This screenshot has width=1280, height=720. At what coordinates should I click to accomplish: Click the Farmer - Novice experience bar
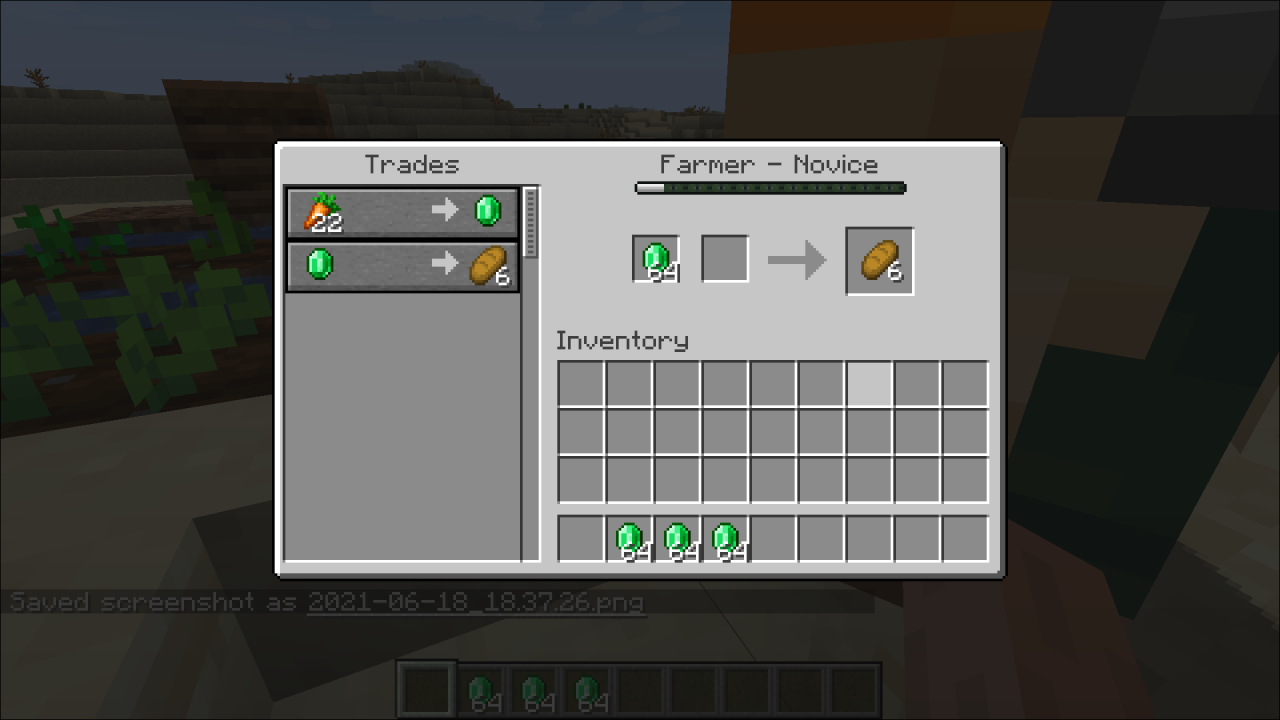click(770, 187)
